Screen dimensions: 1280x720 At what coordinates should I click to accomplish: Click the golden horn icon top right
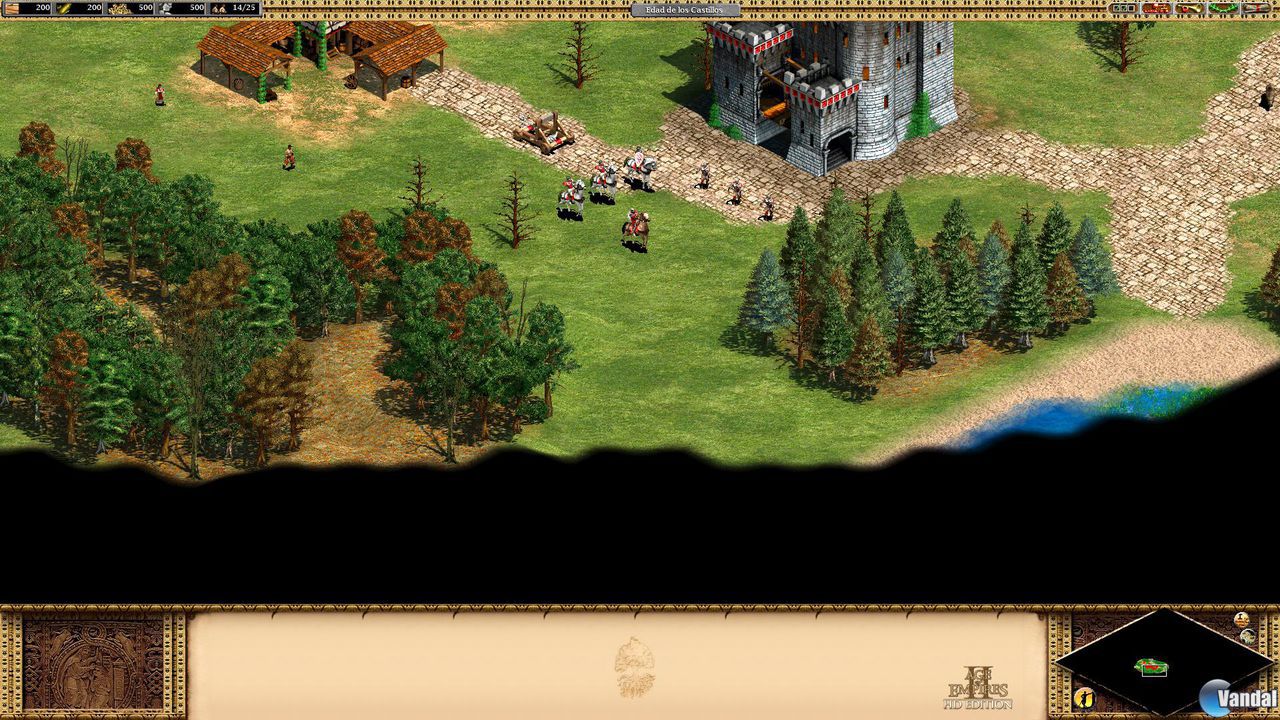1189,8
